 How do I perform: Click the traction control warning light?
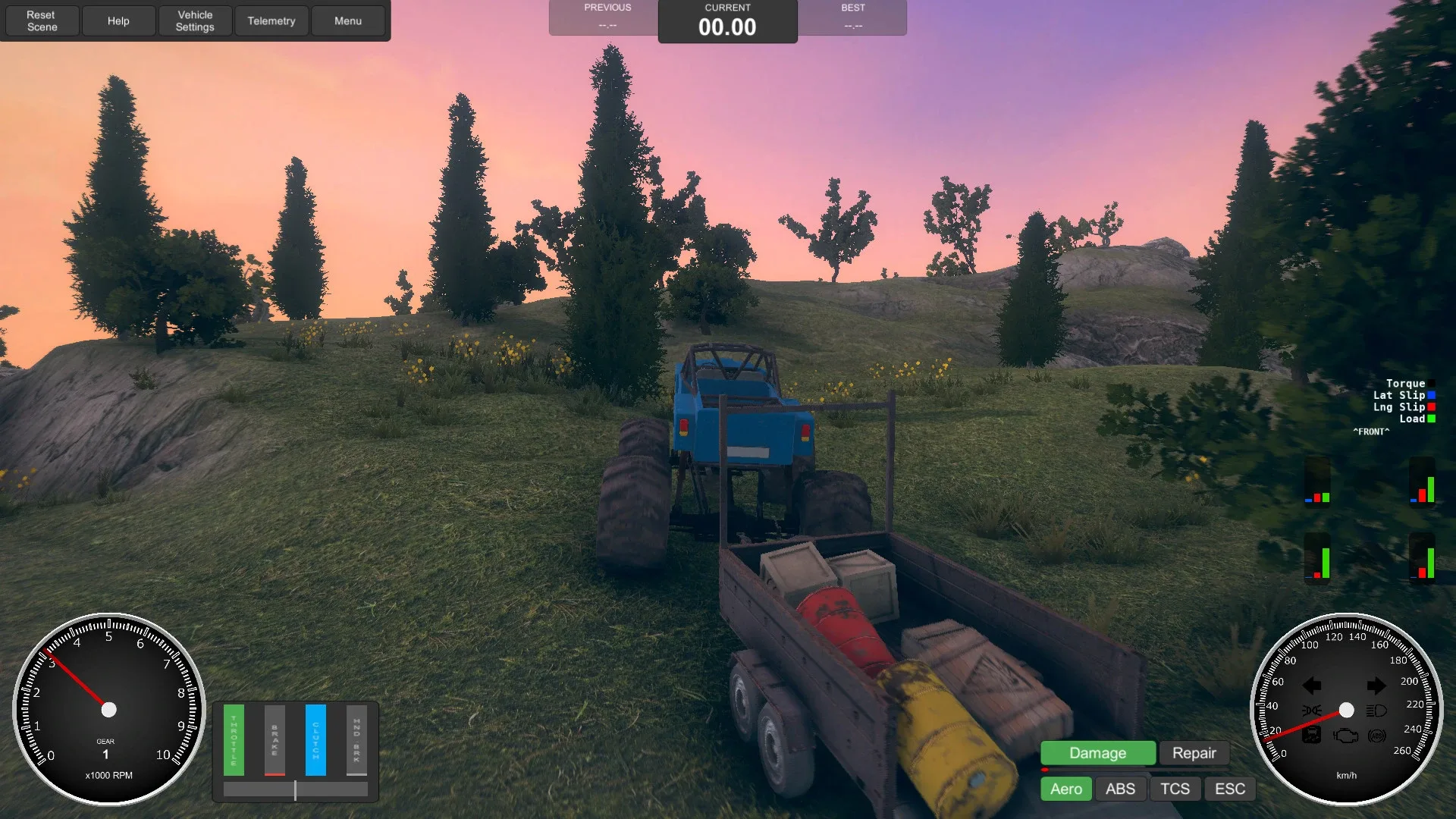point(1311,734)
